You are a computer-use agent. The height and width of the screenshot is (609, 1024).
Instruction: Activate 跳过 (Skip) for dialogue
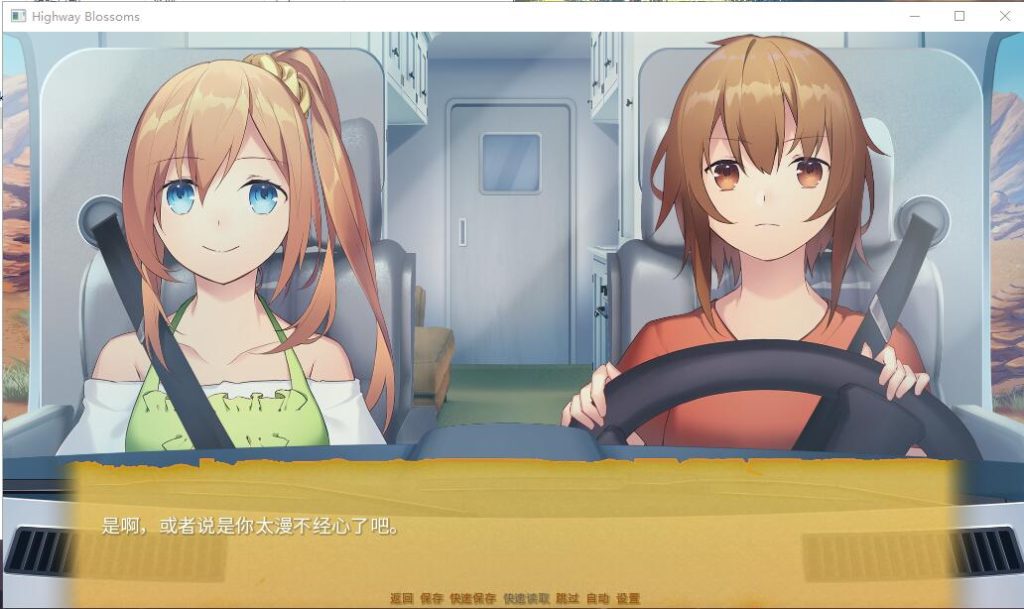coord(567,598)
